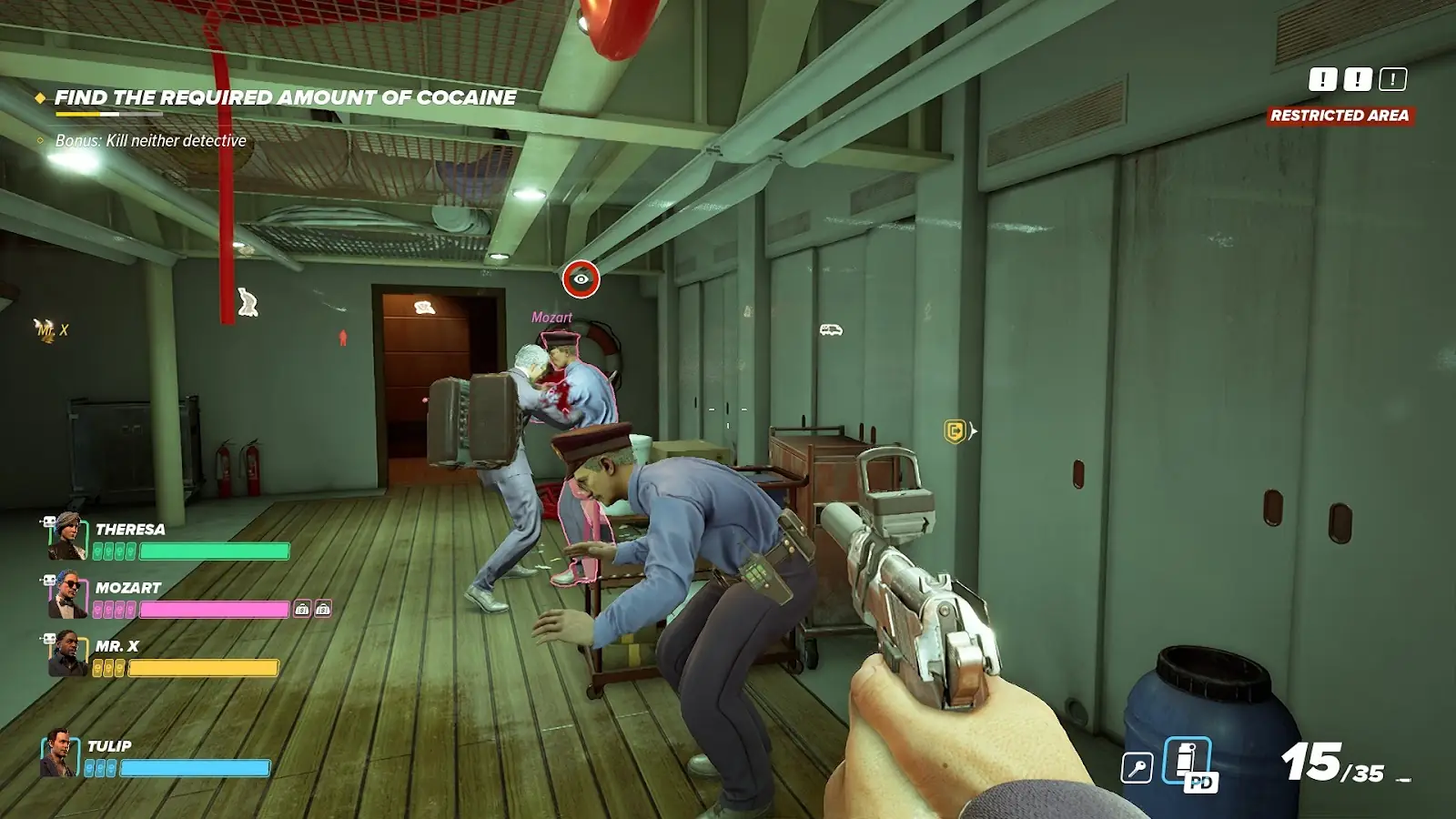This screenshot has width=1456, height=819.
Task: Choose the key tool icon
Action: [1137, 768]
